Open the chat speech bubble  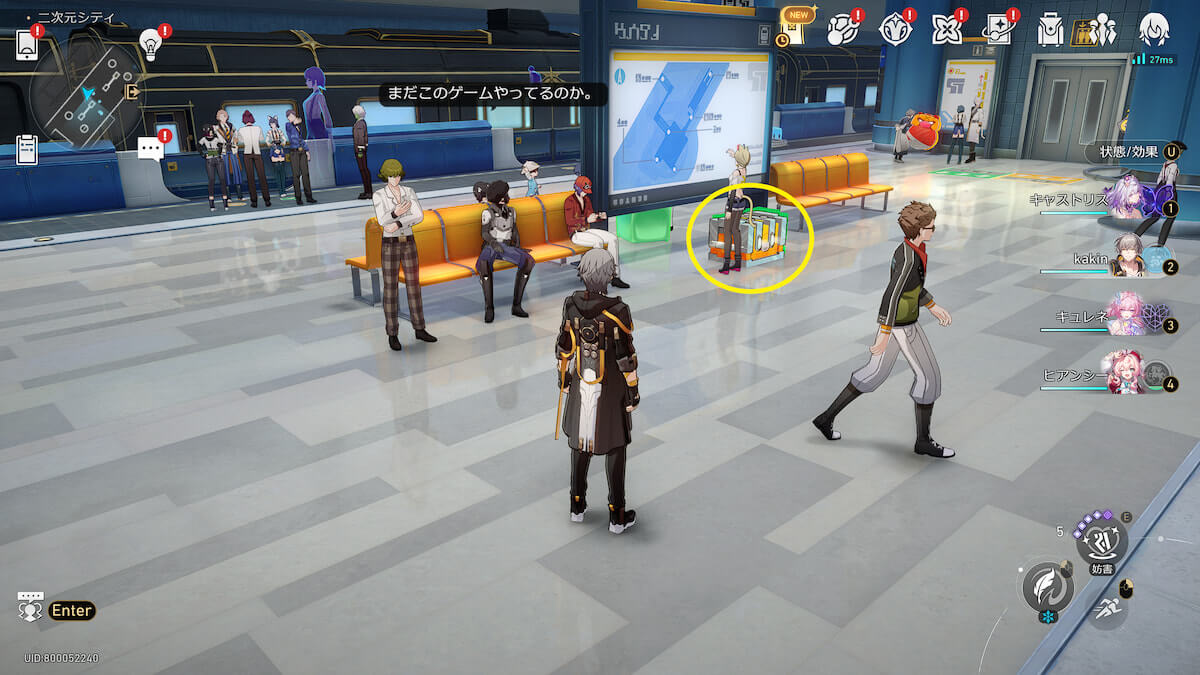click(151, 150)
